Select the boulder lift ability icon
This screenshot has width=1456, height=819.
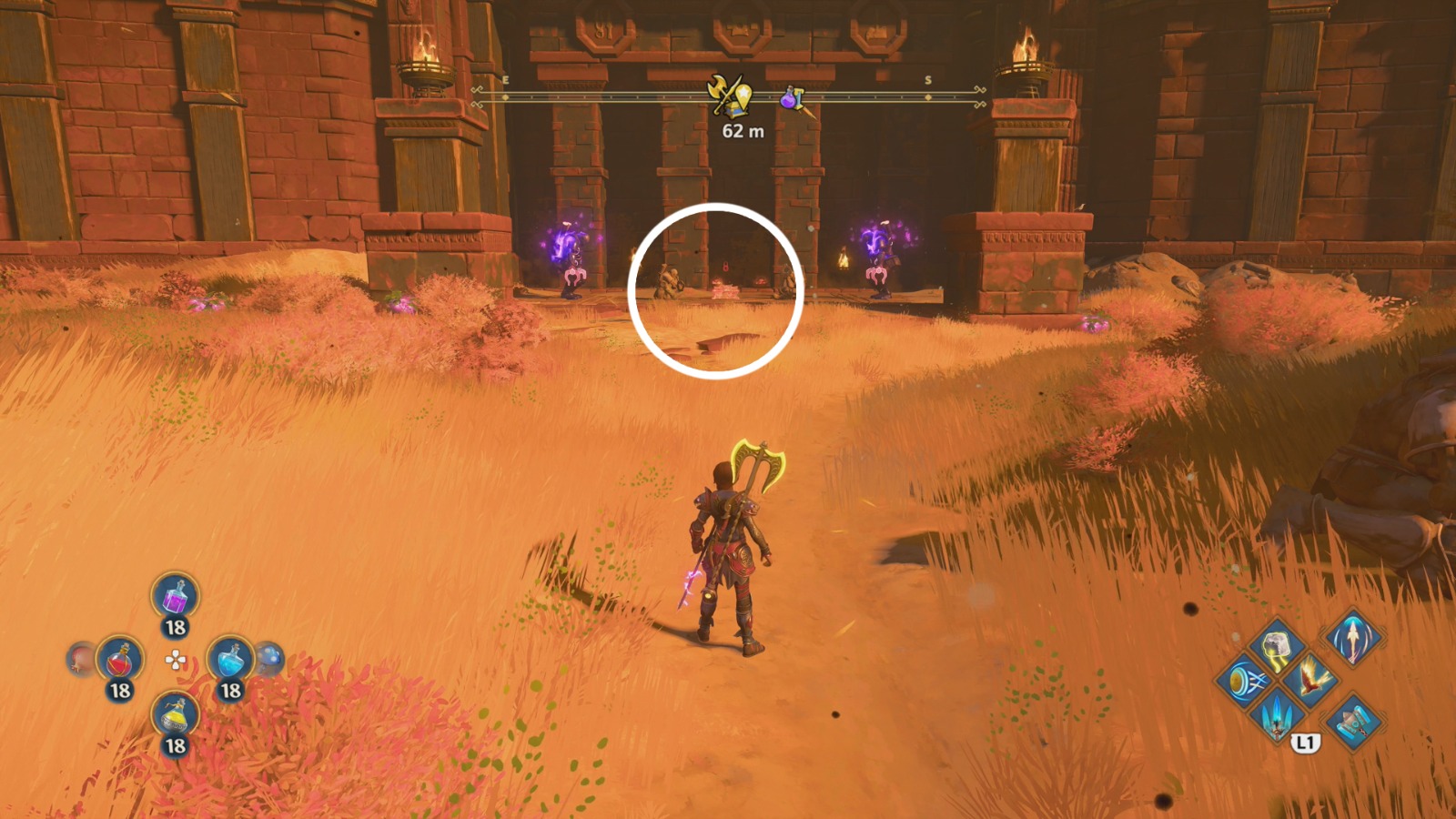coord(1276,648)
